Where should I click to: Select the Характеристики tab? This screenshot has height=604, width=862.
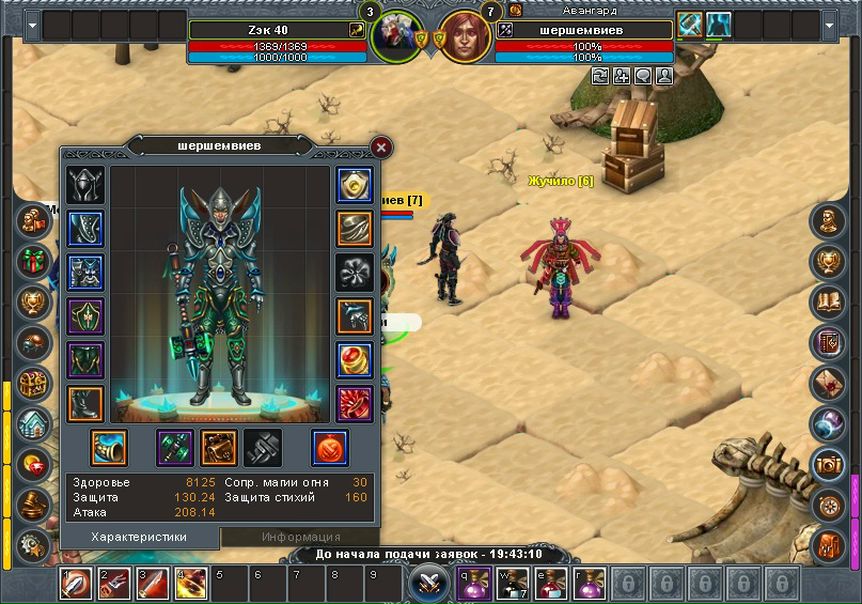click(139, 537)
